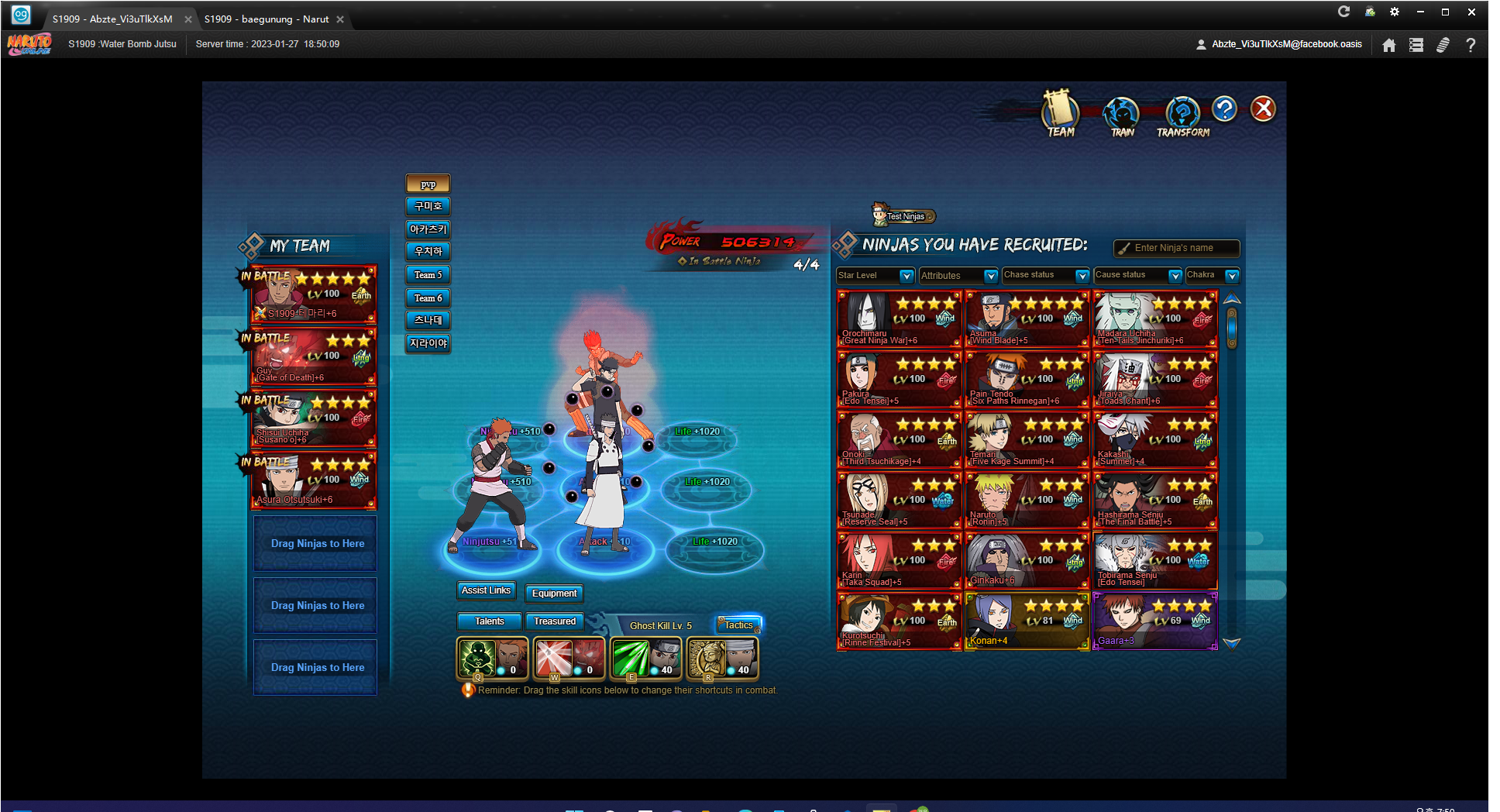This screenshot has width=1500, height=812.
Task: Close the team formation window
Action: tap(1263, 109)
